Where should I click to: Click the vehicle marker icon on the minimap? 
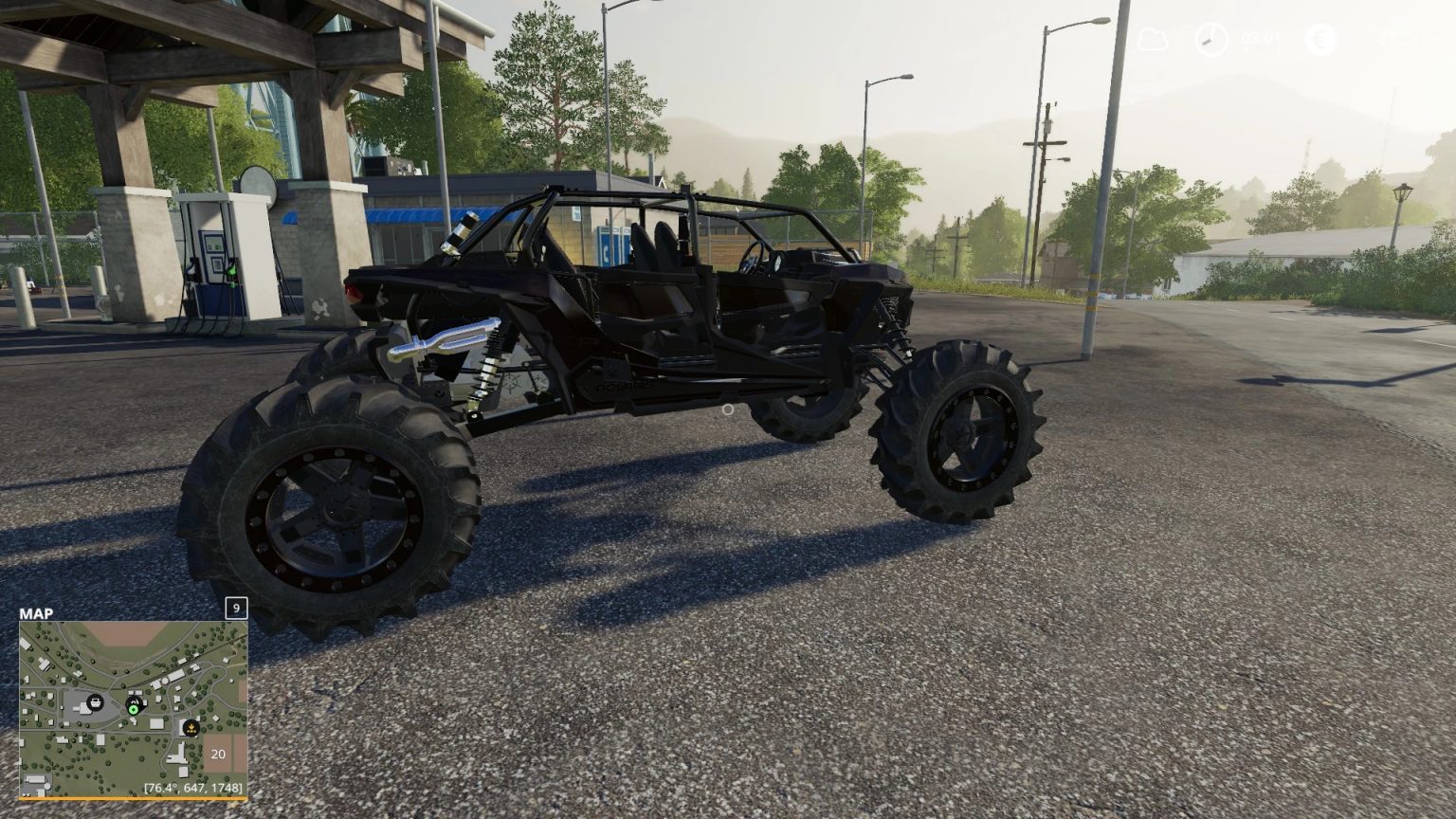pos(133,701)
